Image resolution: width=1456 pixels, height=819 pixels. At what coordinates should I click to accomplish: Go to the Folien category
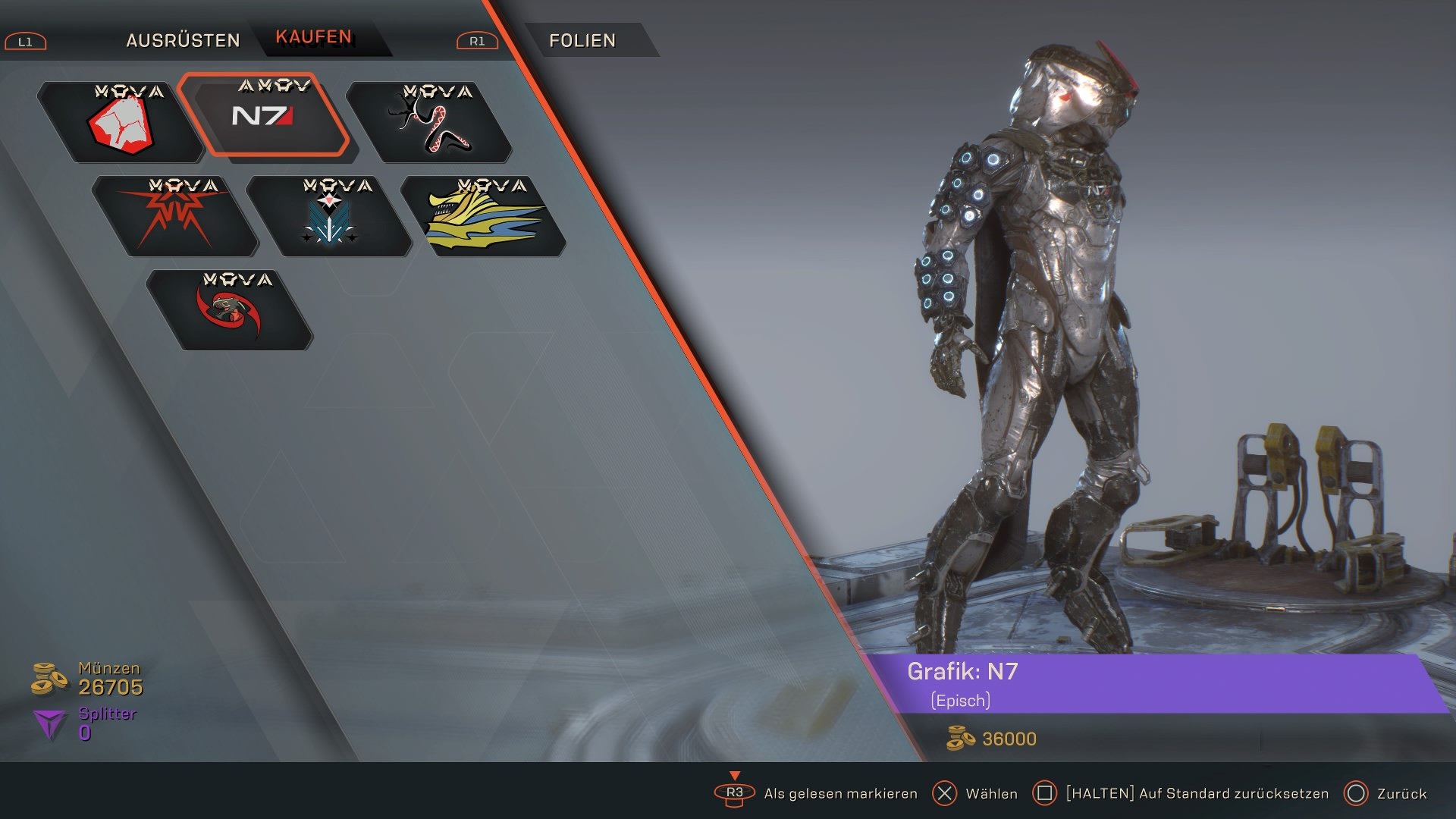coord(582,40)
